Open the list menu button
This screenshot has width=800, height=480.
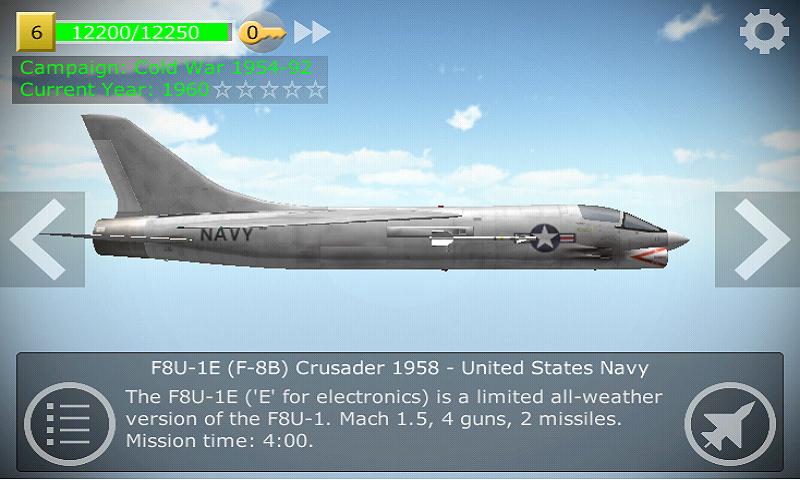62,419
